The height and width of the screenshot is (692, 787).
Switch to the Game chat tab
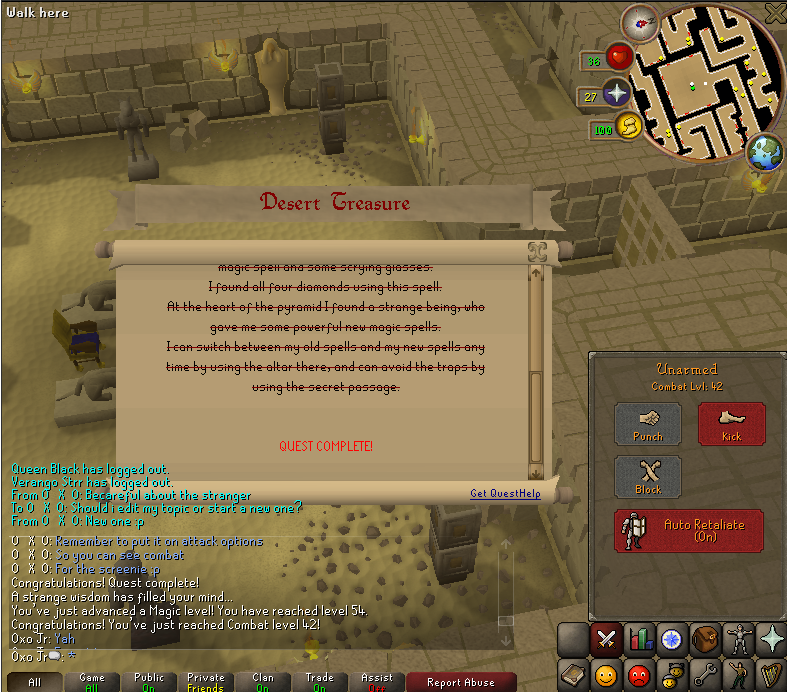coord(92,682)
